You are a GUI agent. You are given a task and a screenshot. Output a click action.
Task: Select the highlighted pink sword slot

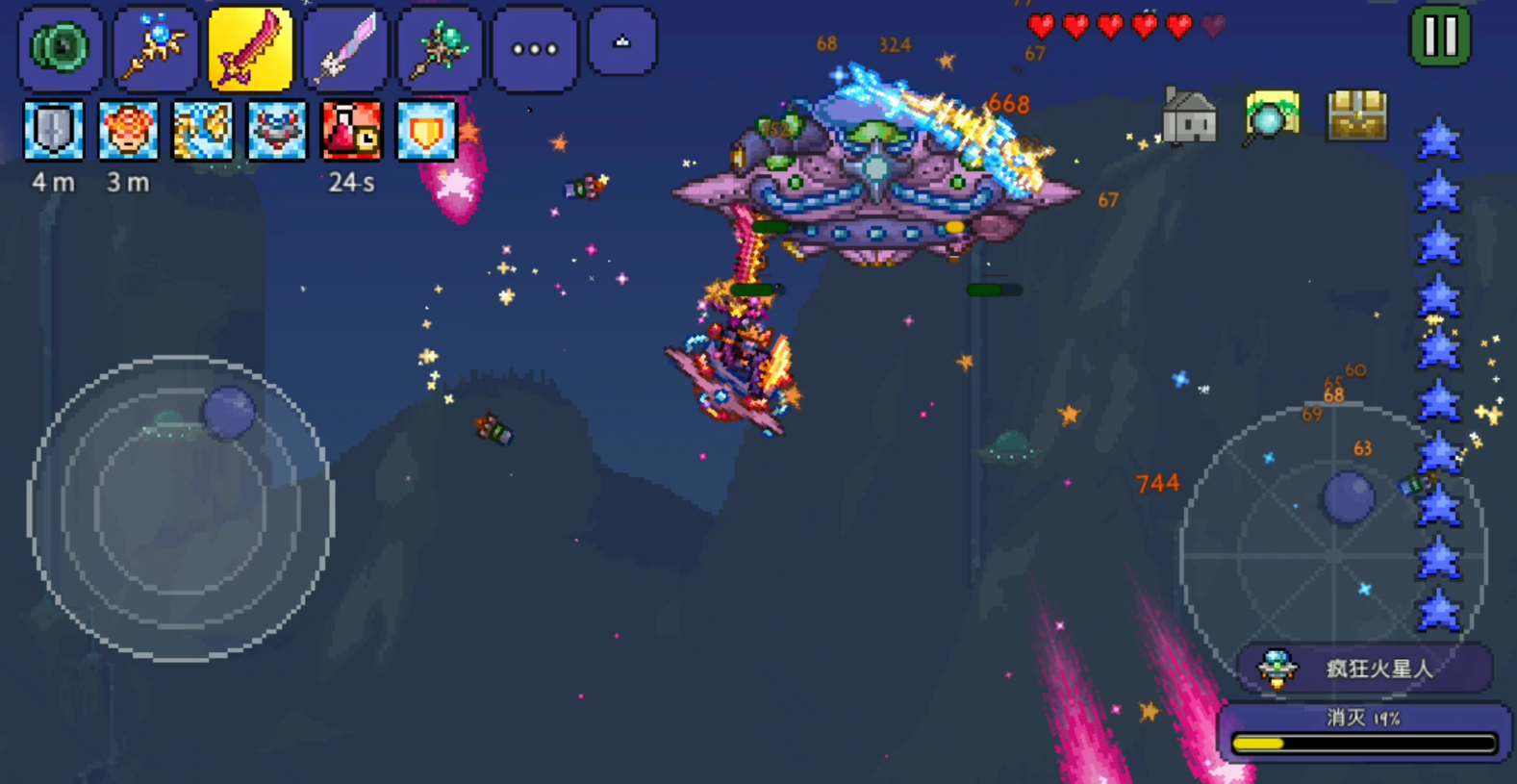click(x=249, y=47)
